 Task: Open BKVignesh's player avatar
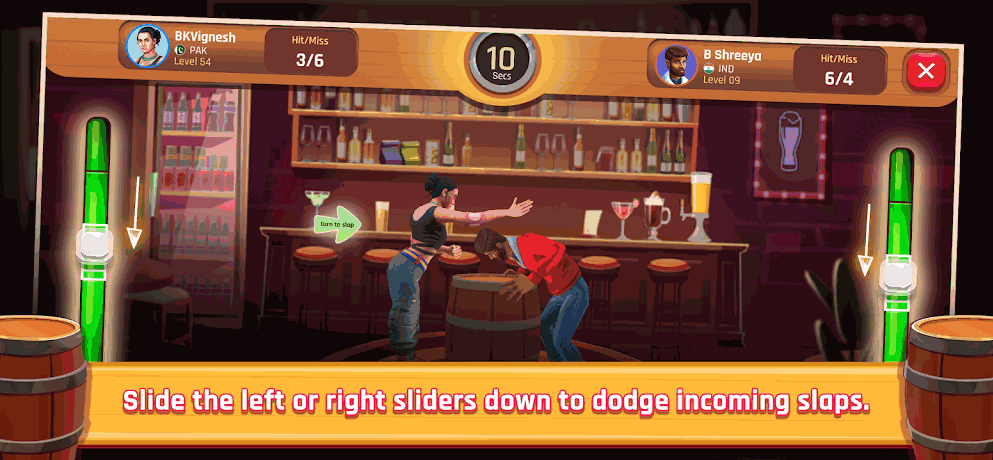coord(146,45)
